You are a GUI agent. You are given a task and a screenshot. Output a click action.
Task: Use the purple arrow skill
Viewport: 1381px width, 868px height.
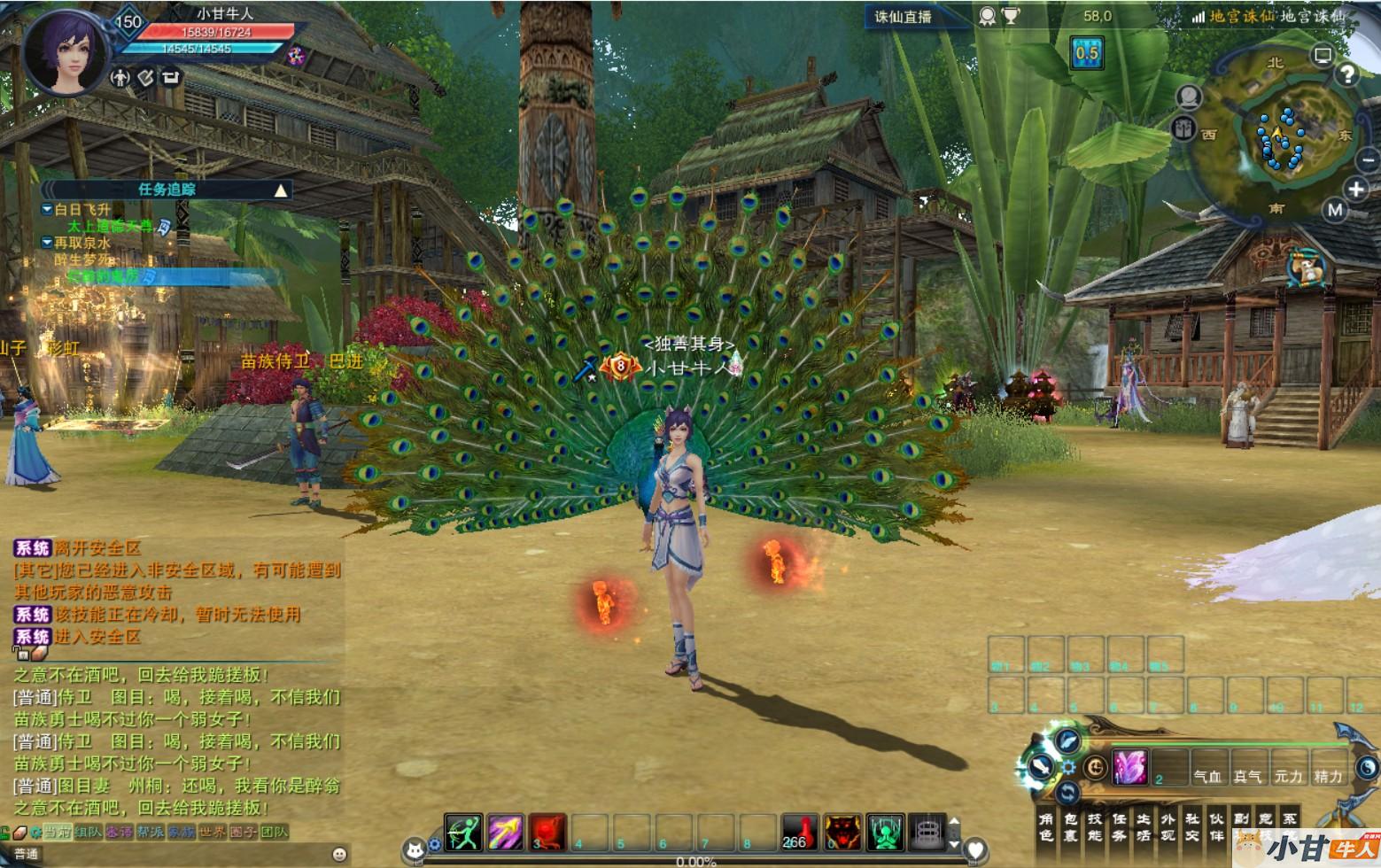pyautogui.click(x=506, y=833)
